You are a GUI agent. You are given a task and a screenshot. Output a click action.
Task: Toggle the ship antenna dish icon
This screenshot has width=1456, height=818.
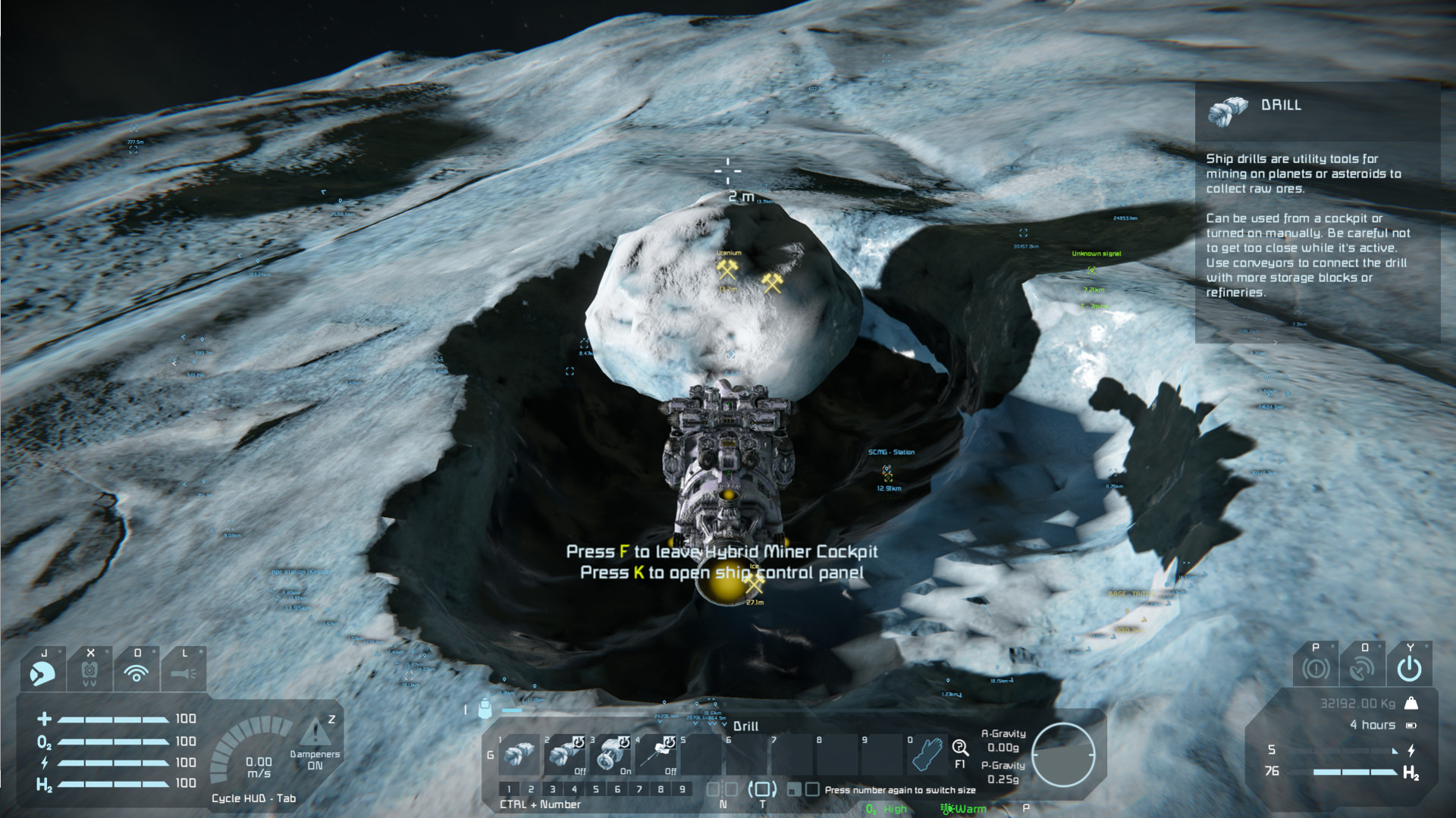pos(1362,668)
